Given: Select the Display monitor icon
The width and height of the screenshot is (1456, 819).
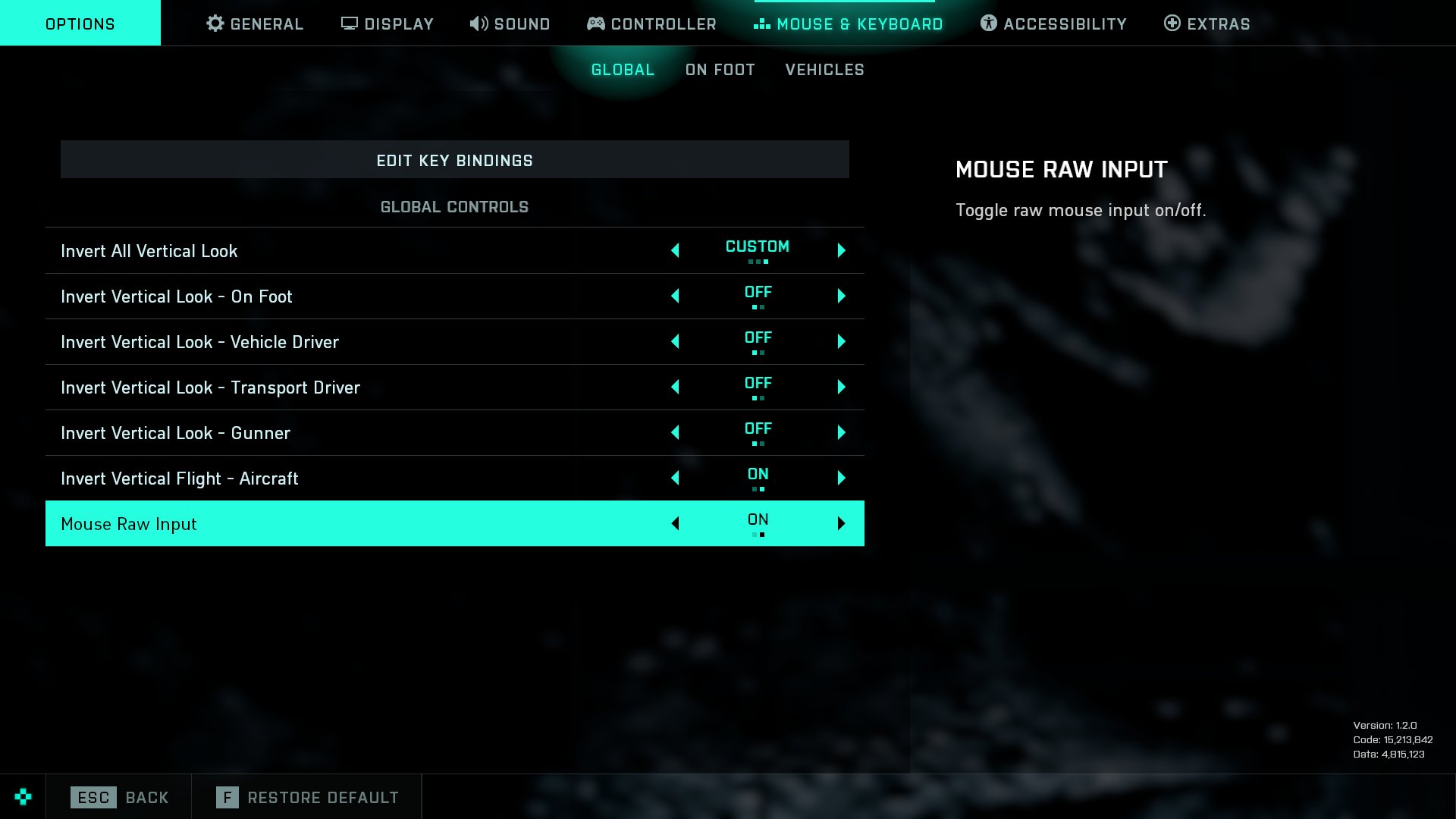Looking at the screenshot, I should (x=348, y=24).
